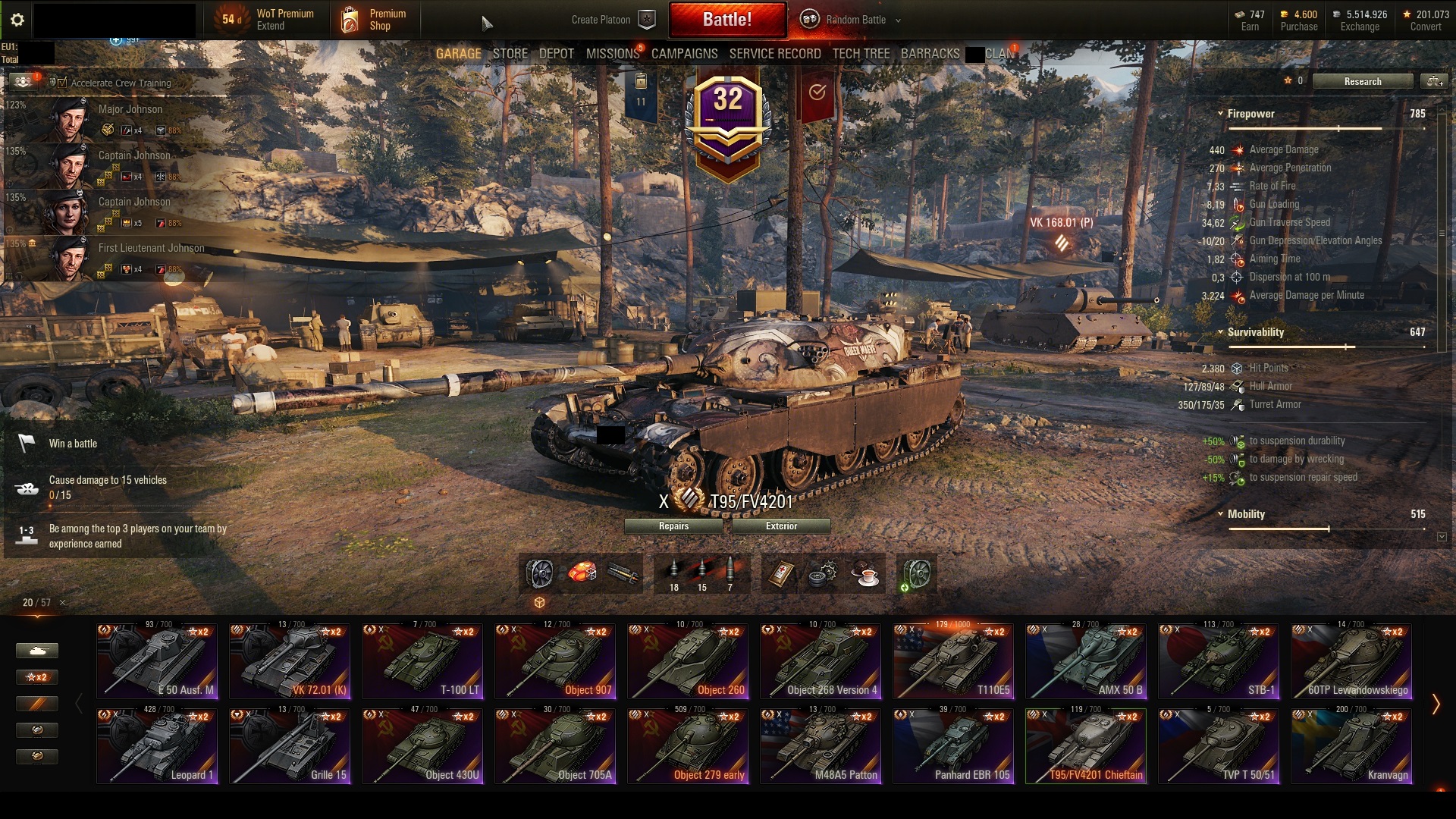The width and height of the screenshot is (1456, 819).
Task: Open the Exterior customization button
Action: pos(780,526)
